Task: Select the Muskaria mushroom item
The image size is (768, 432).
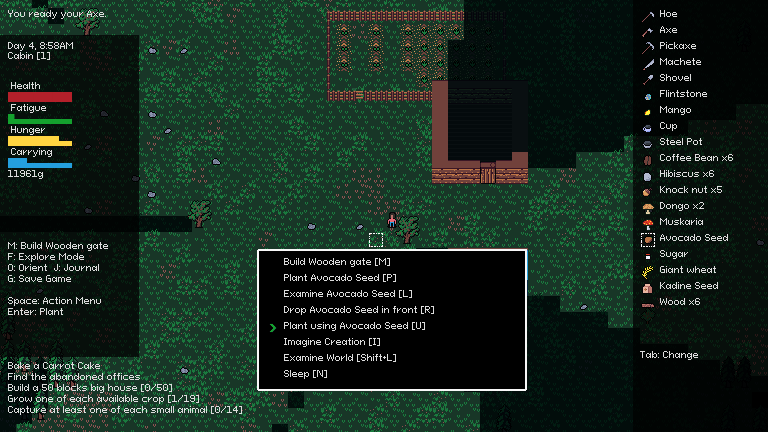Action: (x=681, y=222)
